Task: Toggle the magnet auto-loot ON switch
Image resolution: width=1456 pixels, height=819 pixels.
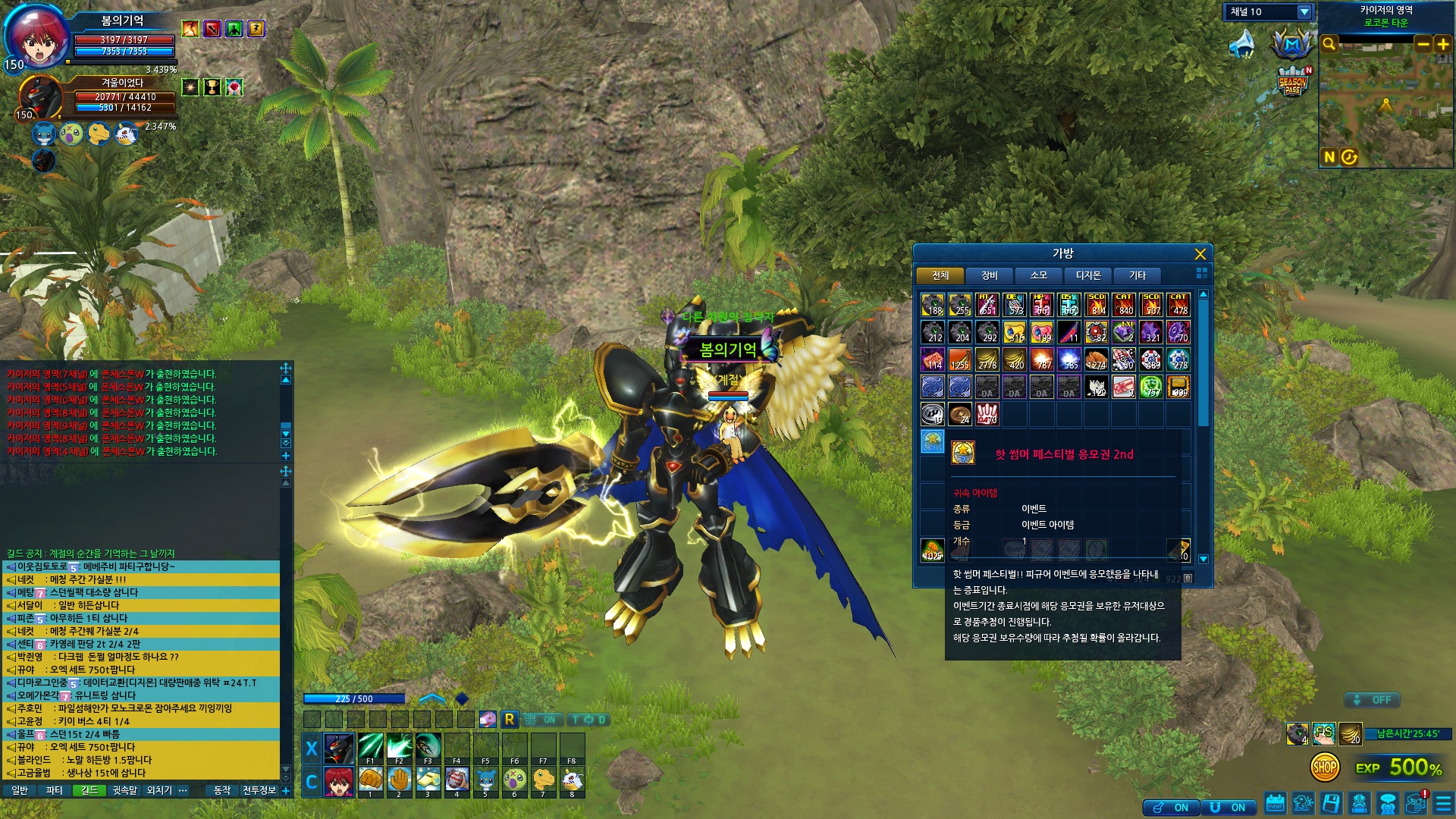Action: coord(1228,808)
